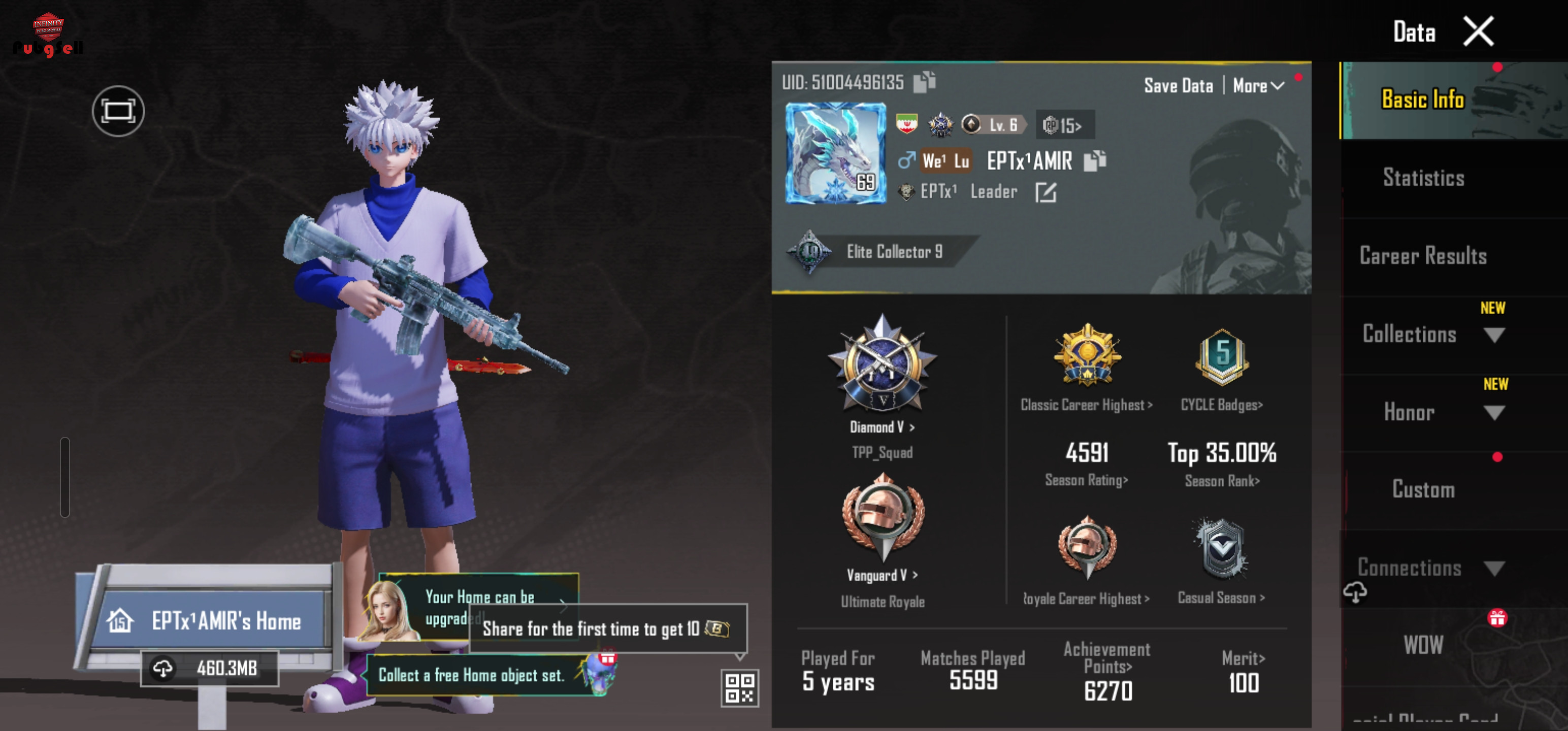This screenshot has height=731, width=1568.
Task: Toggle fullscreen character view
Action: (118, 111)
